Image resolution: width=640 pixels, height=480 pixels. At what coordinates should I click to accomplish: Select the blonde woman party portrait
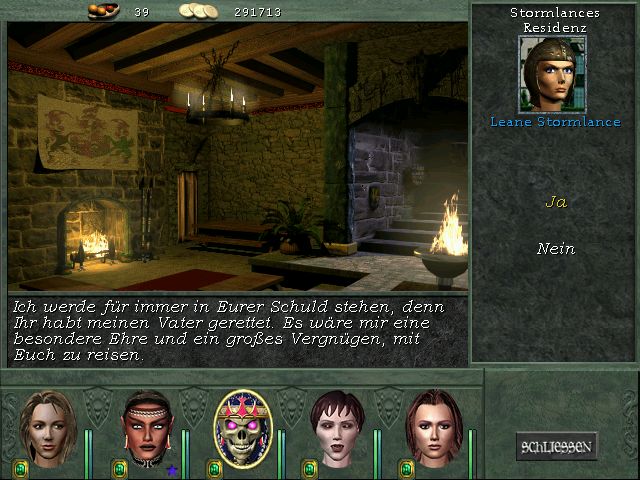[x=47, y=428]
